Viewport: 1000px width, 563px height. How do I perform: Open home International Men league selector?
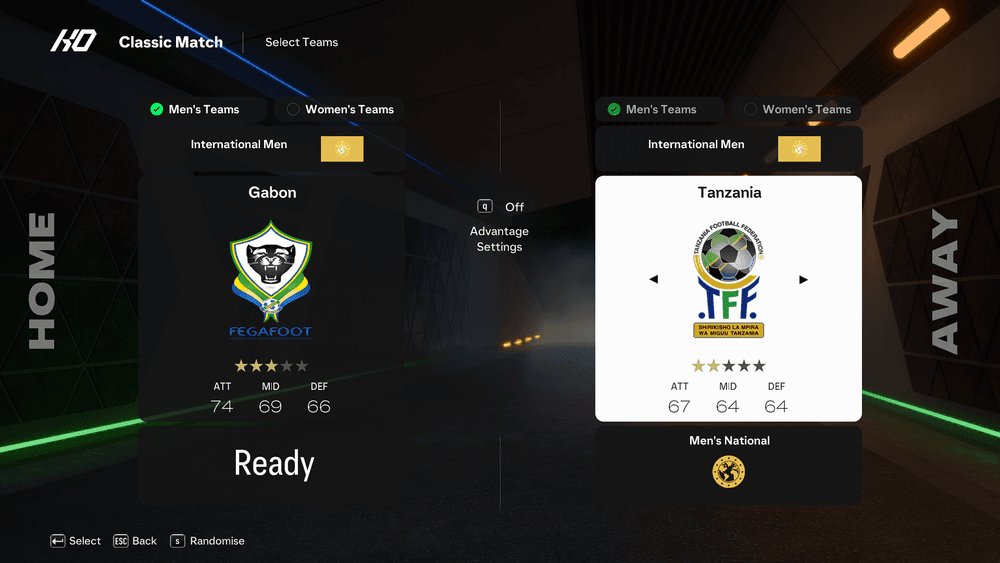[271, 148]
